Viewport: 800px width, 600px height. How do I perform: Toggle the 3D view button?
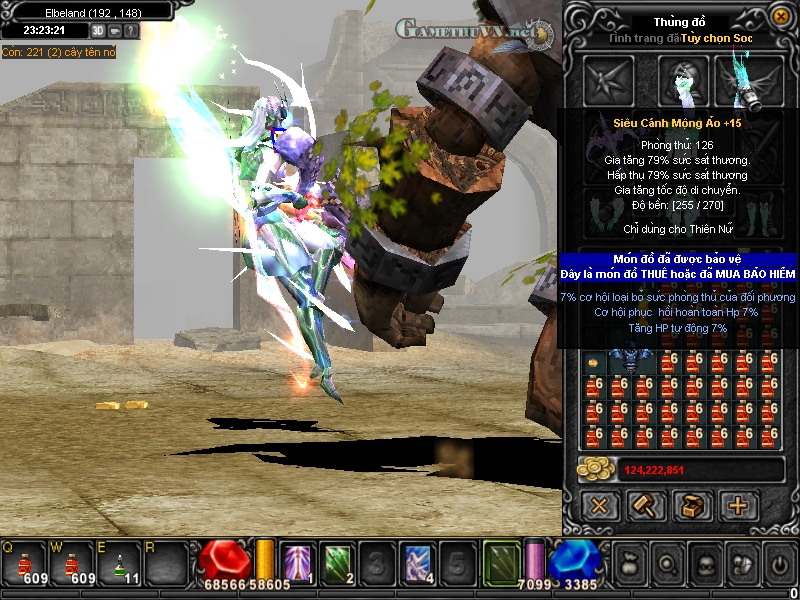(99, 31)
